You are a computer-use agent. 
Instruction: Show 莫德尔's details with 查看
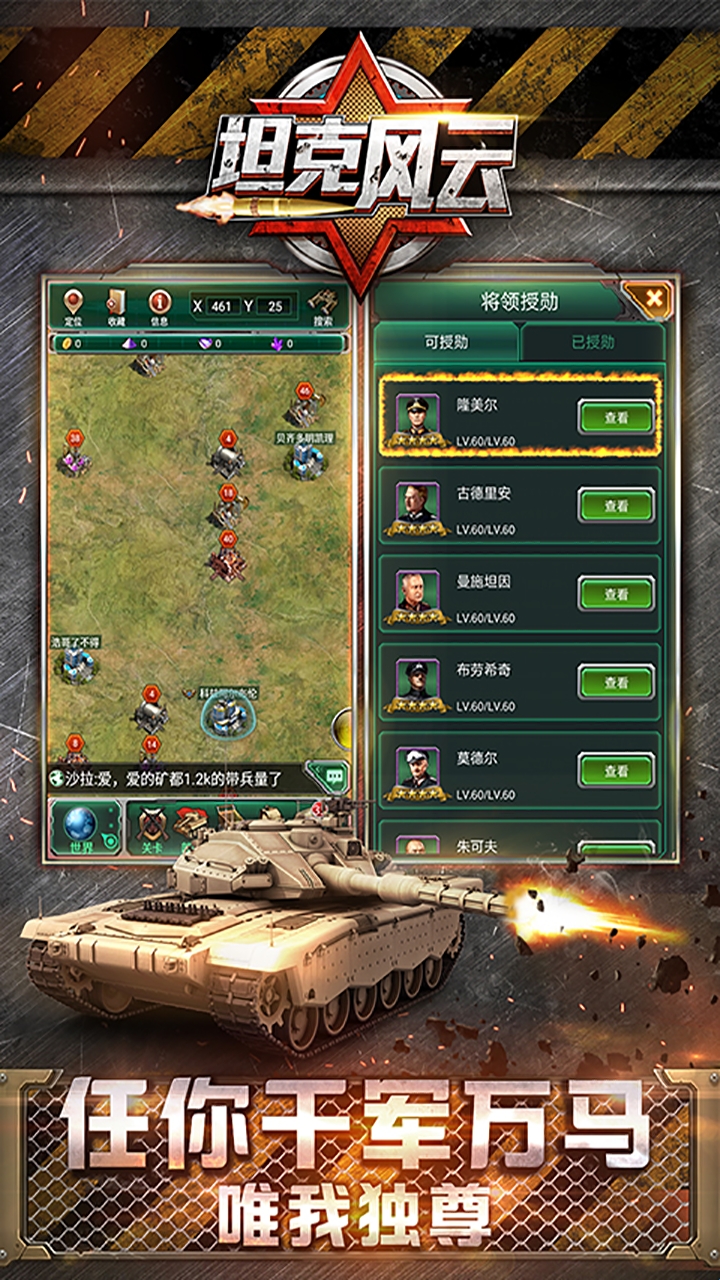coord(615,770)
